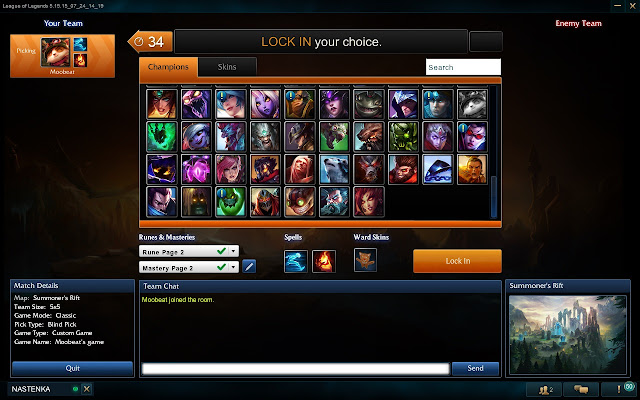Select Zac, the green blob champion
Viewport: 640px width, 400px height.
click(231, 200)
